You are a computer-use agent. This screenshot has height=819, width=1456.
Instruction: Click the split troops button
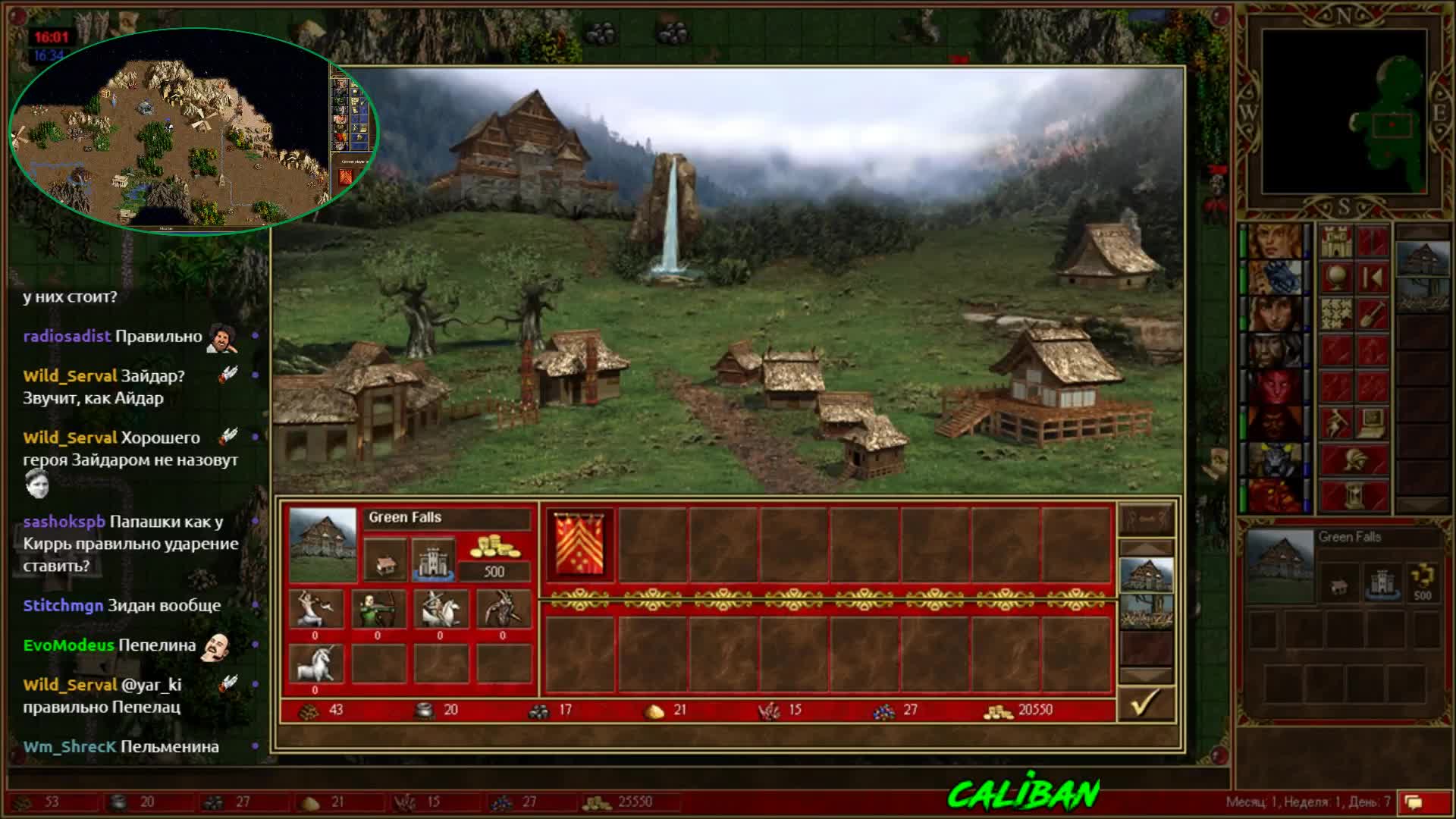(x=1146, y=520)
